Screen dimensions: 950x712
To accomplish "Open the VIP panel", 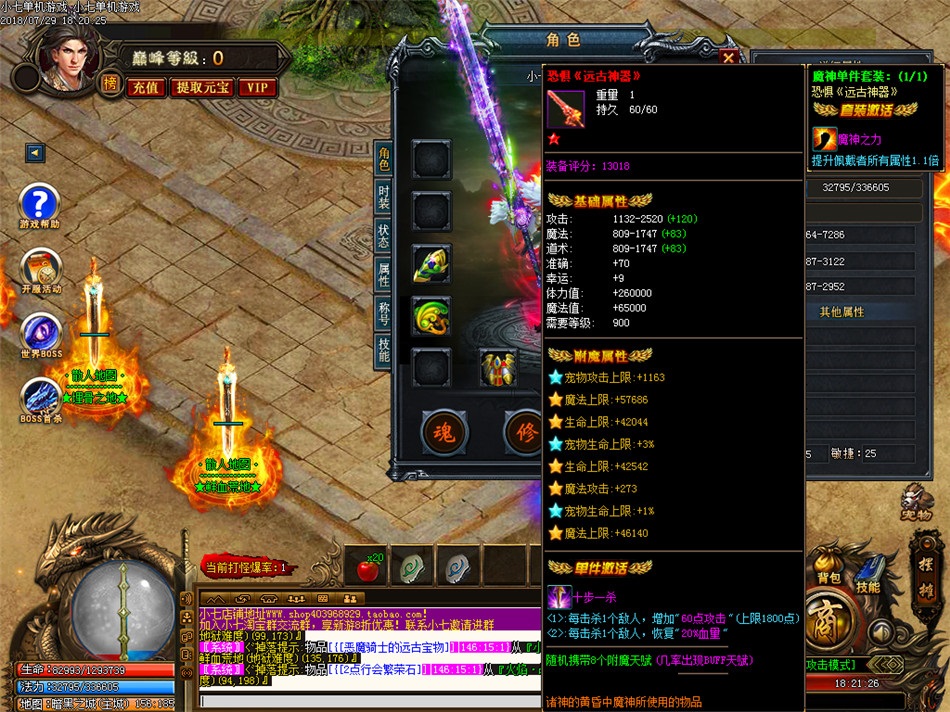I will click(x=258, y=87).
